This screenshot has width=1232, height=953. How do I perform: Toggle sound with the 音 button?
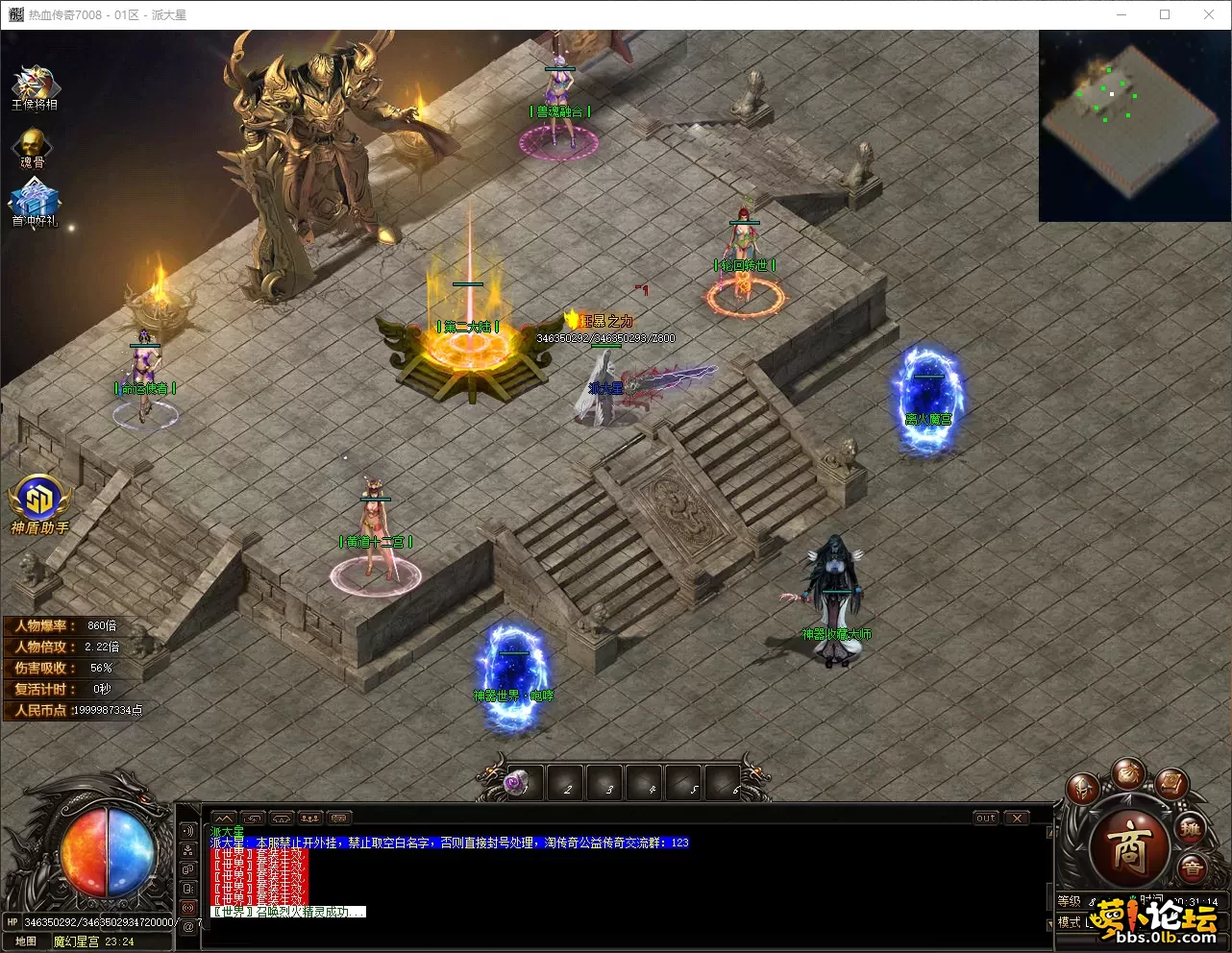coord(1192,868)
